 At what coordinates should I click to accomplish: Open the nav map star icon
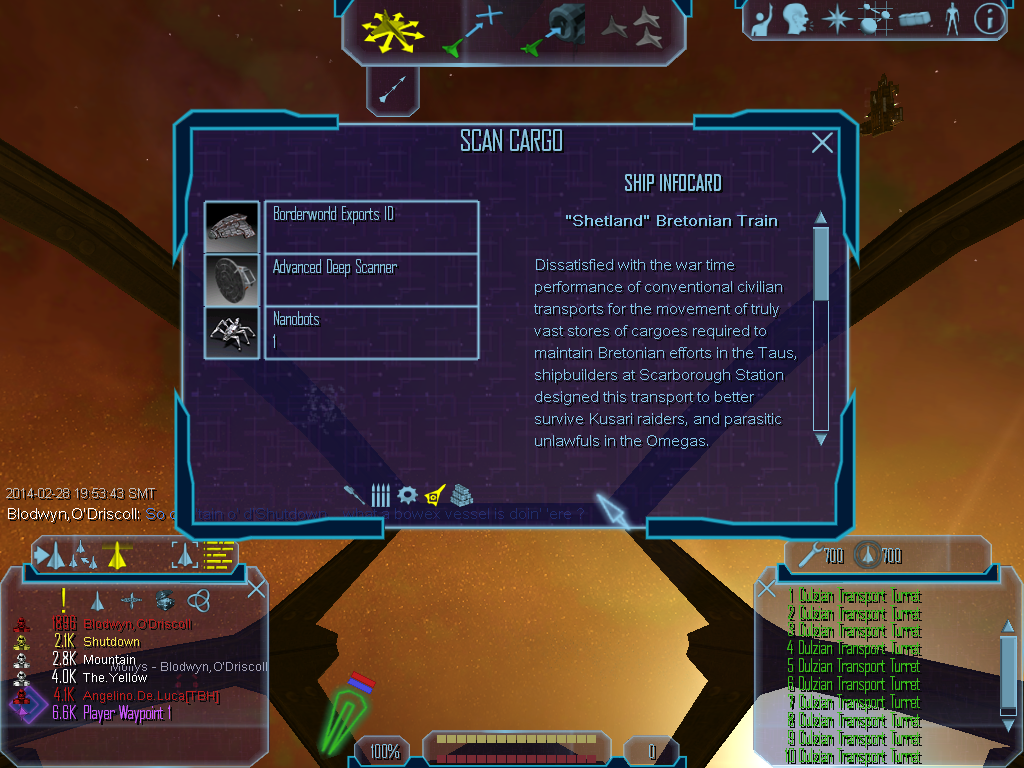pyautogui.click(x=835, y=19)
